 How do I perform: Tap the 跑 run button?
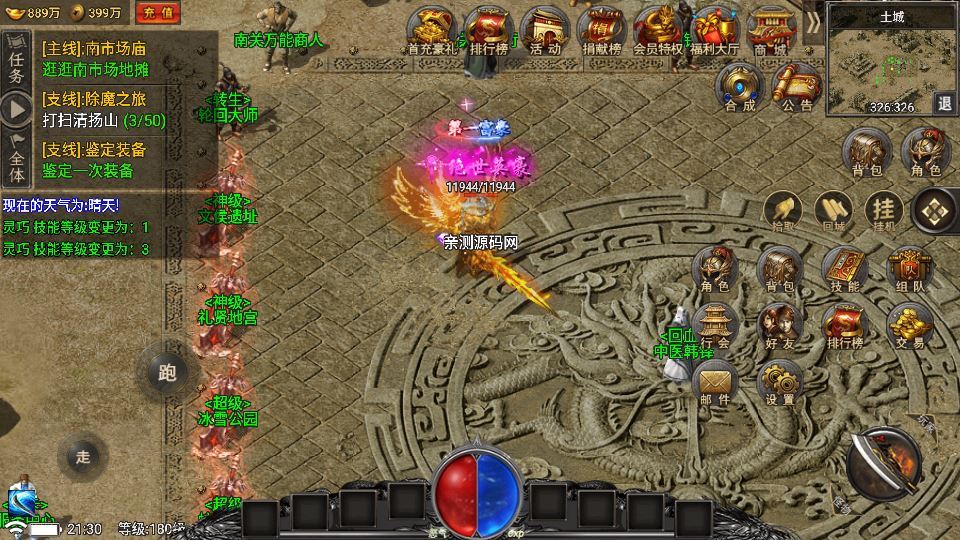click(x=167, y=372)
